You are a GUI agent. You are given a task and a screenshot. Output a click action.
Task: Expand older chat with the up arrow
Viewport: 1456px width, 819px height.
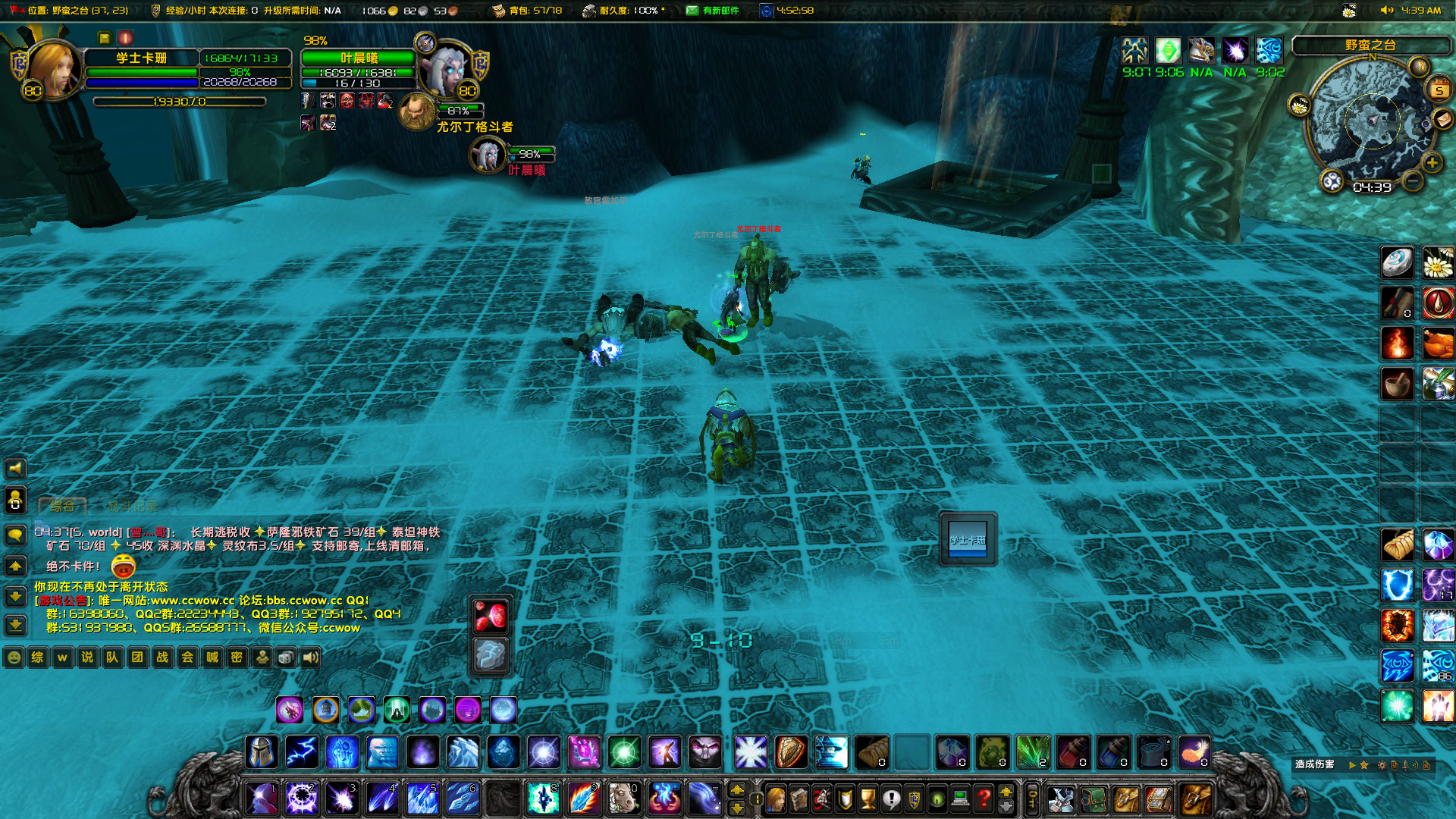[15, 566]
